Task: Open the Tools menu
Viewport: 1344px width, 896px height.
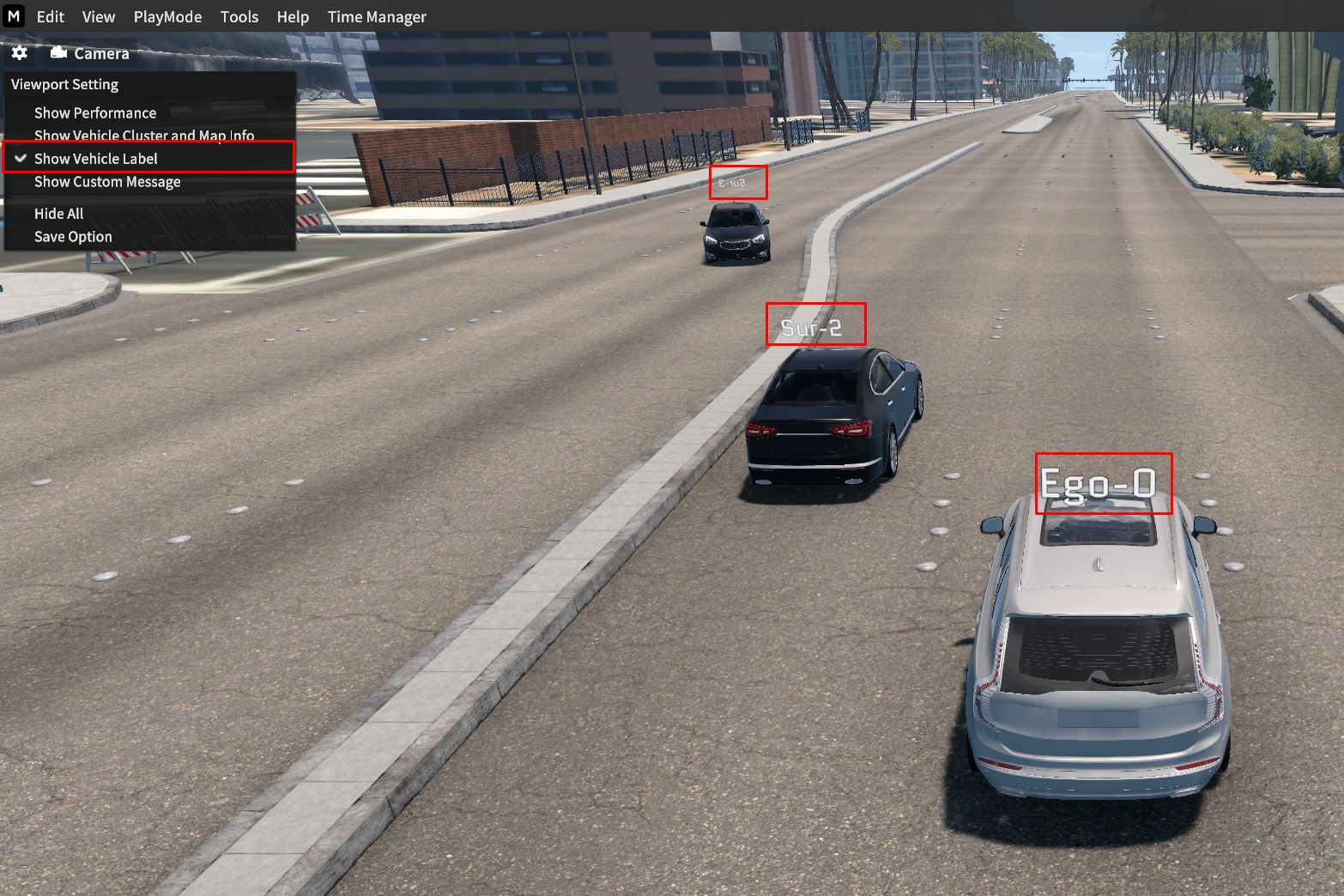Action: click(239, 17)
